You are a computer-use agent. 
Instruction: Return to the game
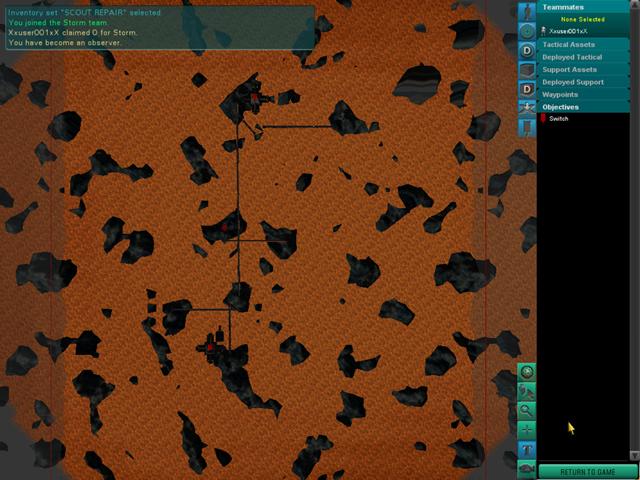[x=588, y=472]
